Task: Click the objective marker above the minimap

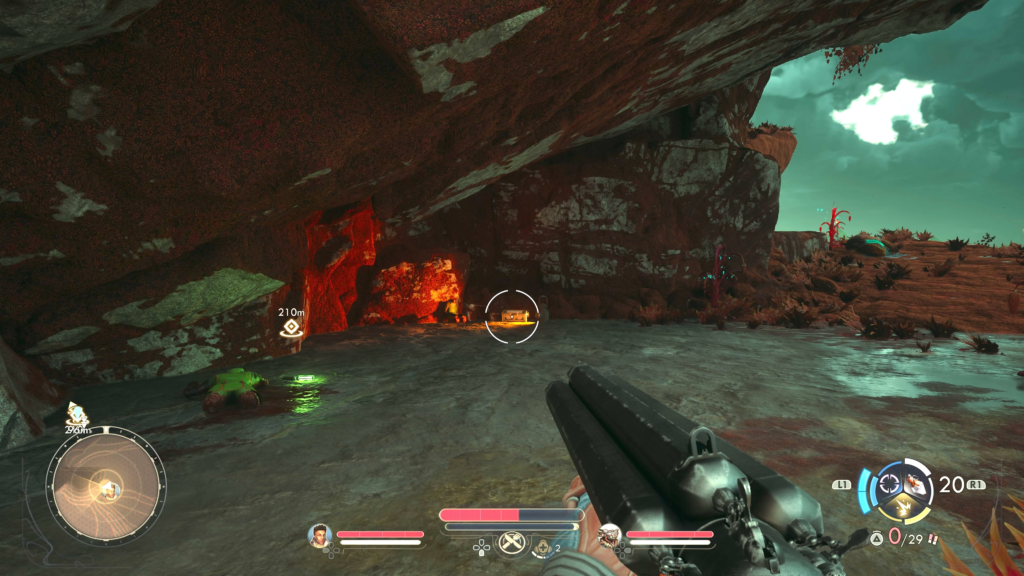Action: (x=75, y=412)
